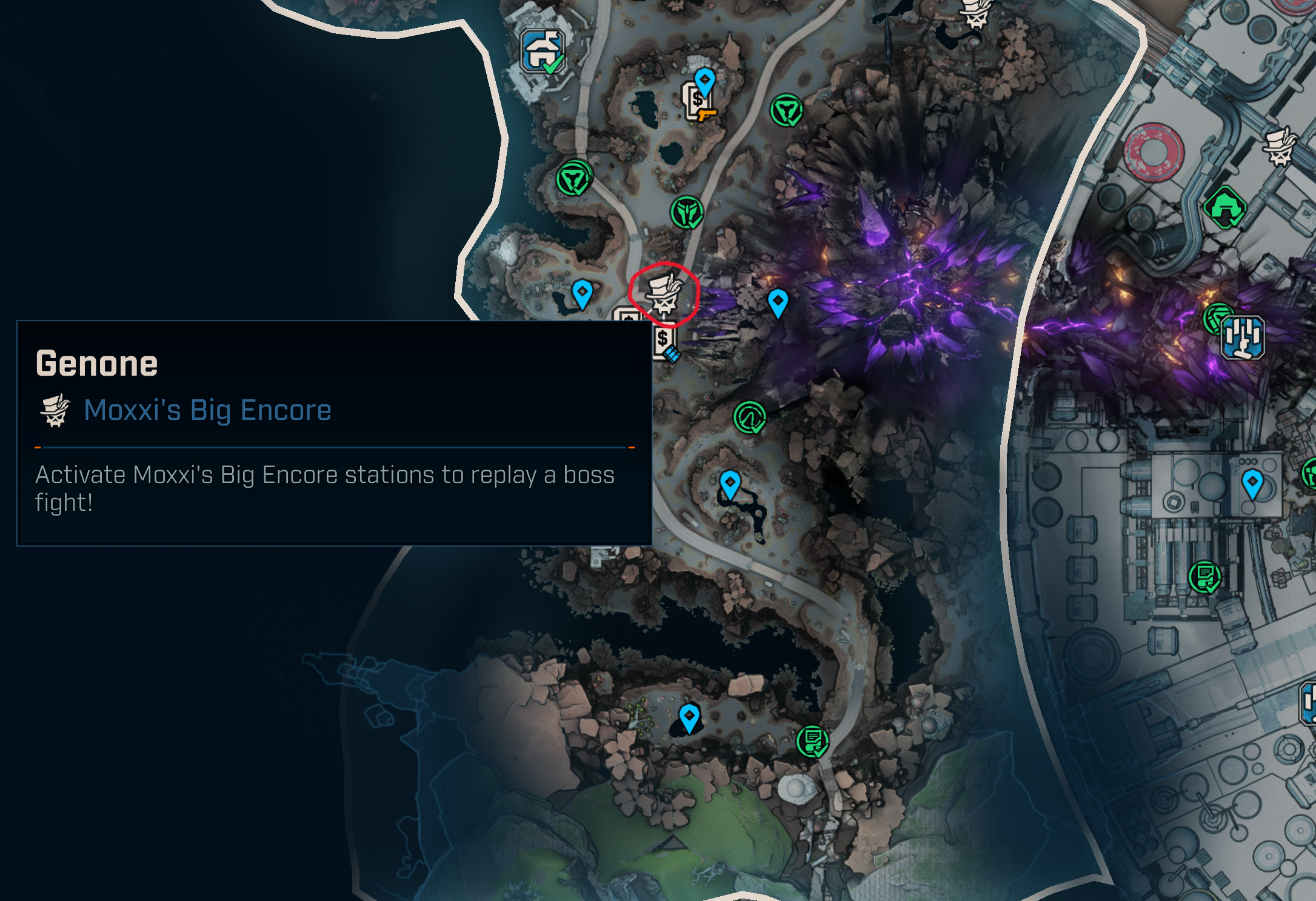The width and height of the screenshot is (1316, 901).
Task: Open the blue square silo tower marker
Action: tap(1242, 337)
